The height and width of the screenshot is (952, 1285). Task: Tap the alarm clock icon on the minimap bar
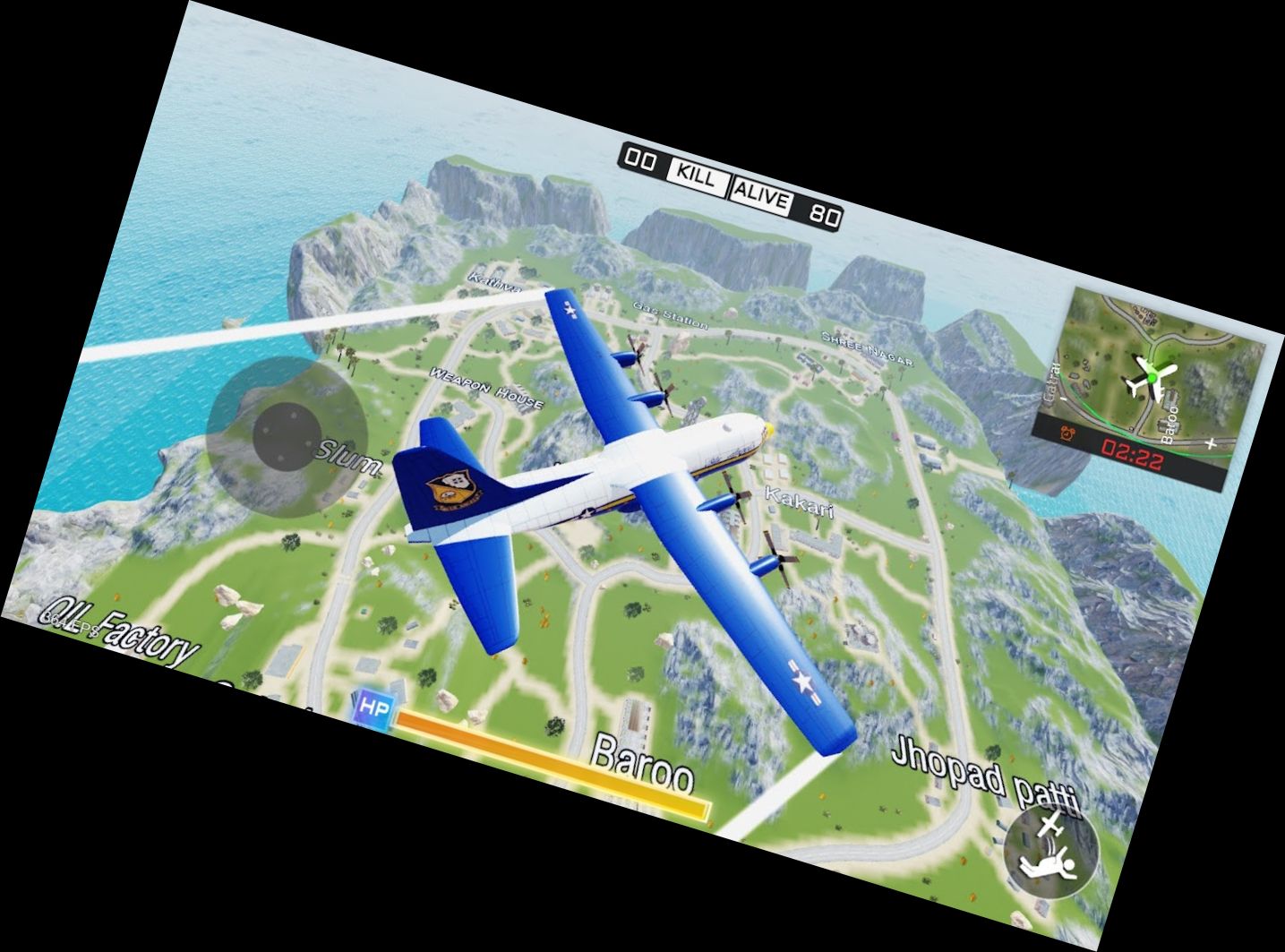tap(1069, 432)
